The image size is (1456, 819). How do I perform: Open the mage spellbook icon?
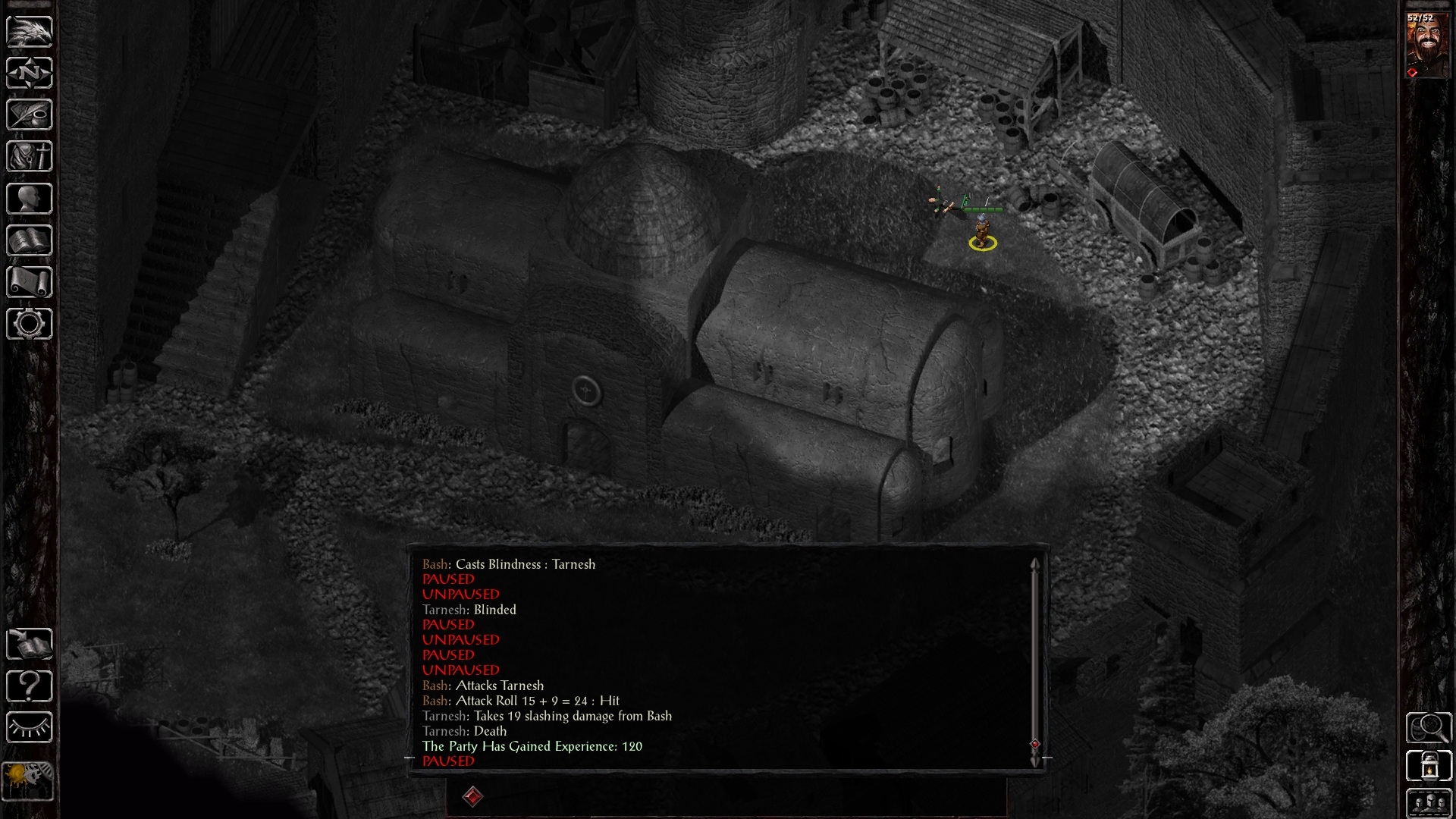29,239
